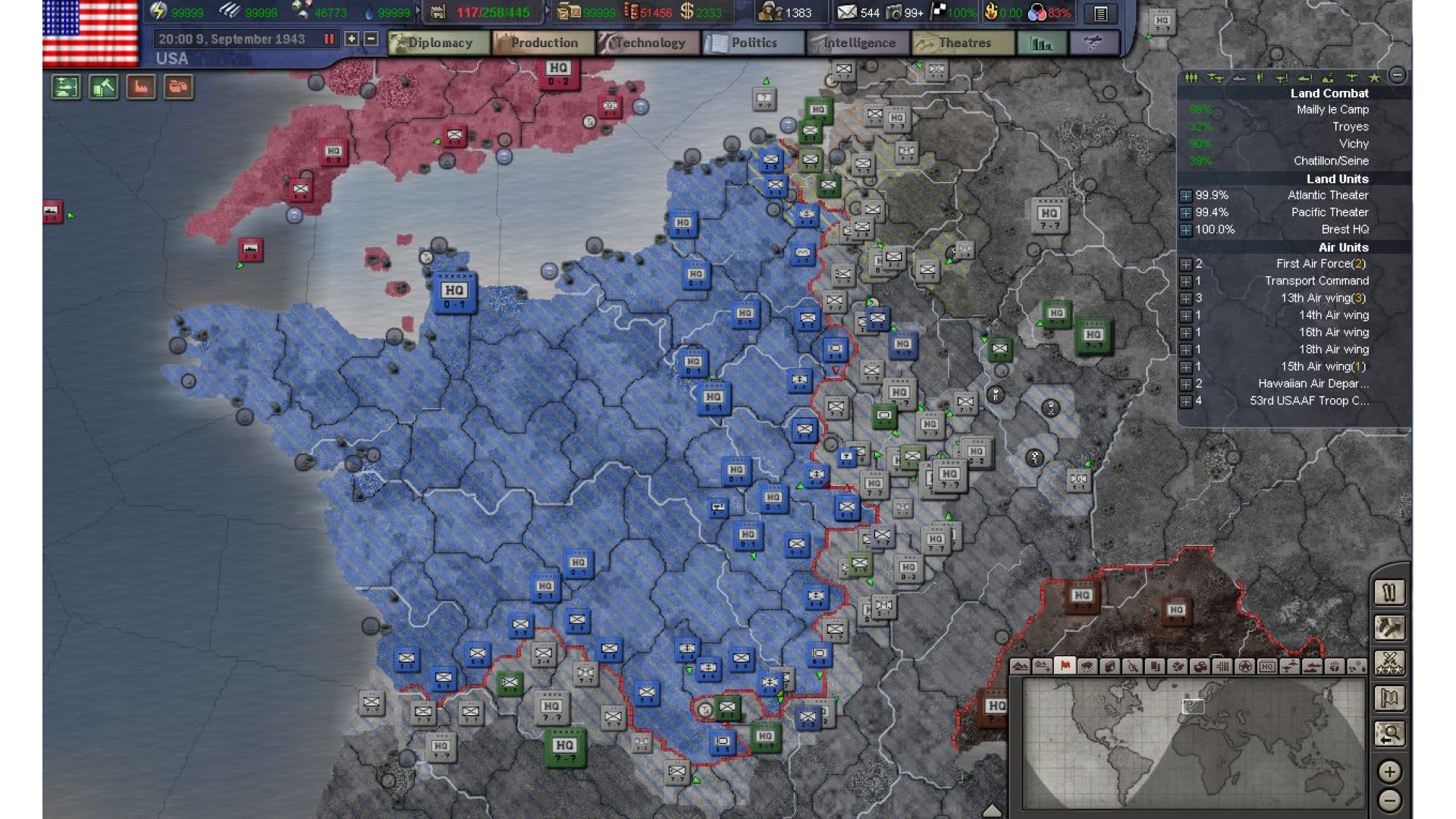
Task: Zoom in the map with the round plus button
Action: point(1389,771)
